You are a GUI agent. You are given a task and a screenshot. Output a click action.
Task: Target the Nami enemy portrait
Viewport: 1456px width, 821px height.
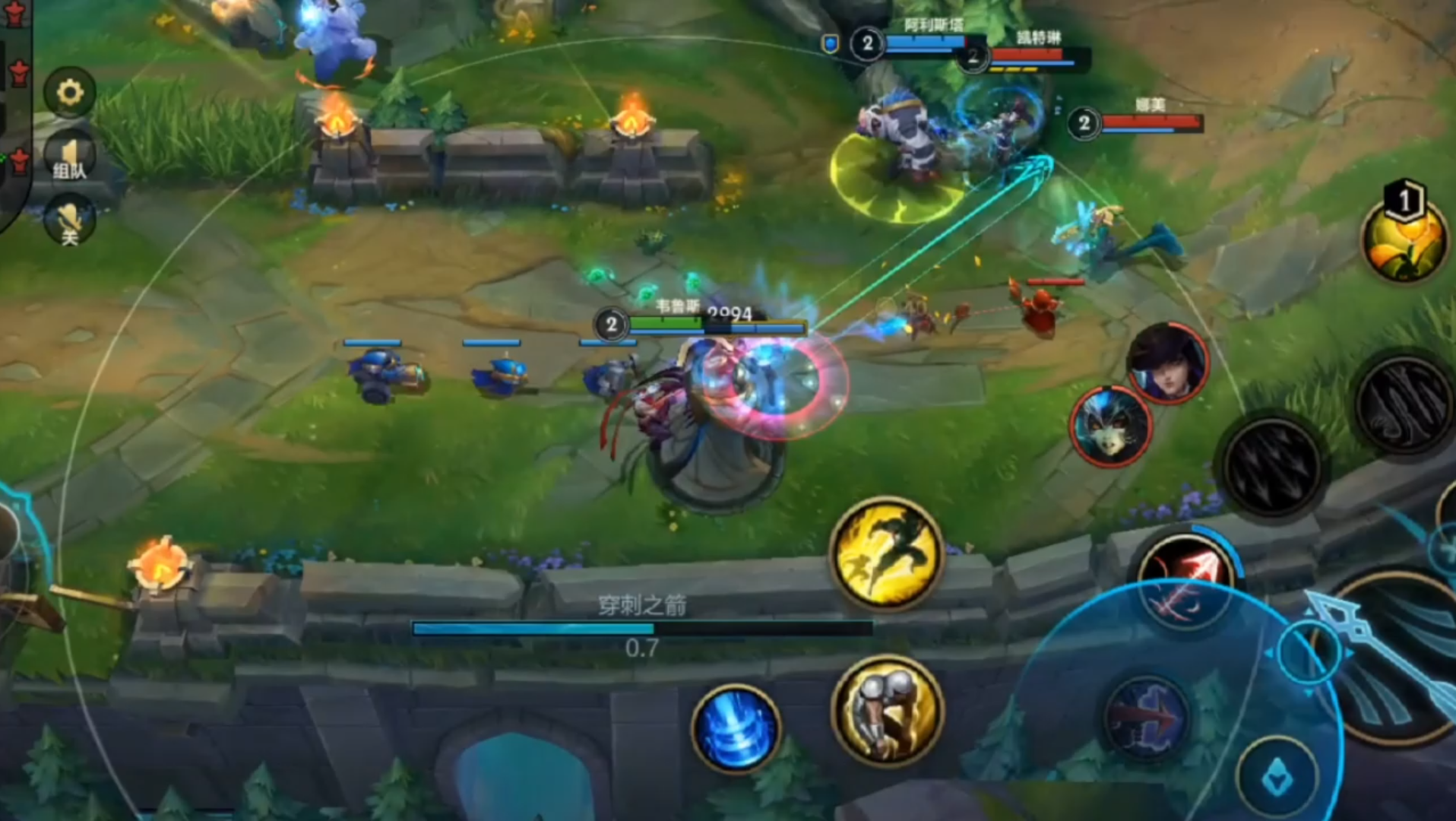pos(1111,426)
